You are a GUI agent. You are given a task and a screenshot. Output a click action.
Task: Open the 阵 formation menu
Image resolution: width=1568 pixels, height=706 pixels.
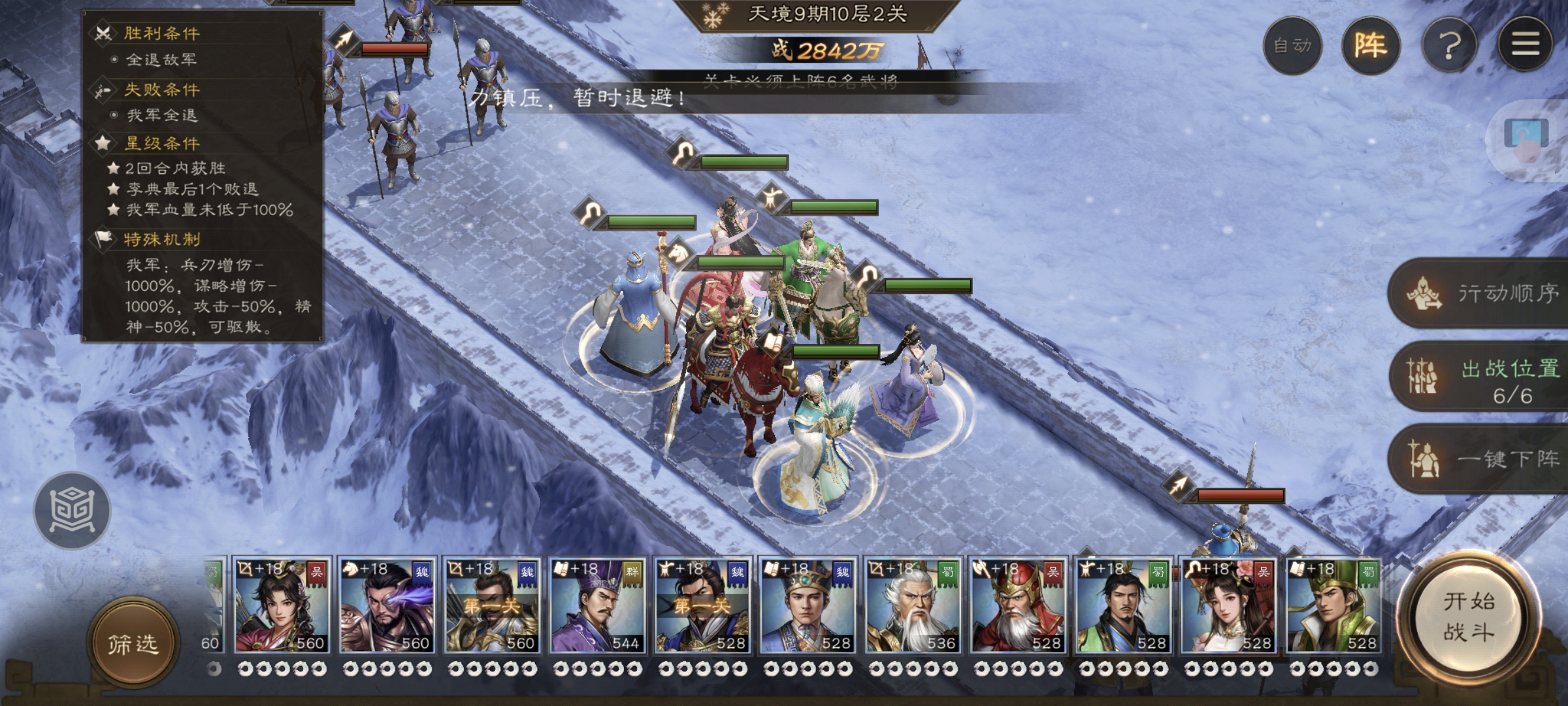click(1371, 46)
